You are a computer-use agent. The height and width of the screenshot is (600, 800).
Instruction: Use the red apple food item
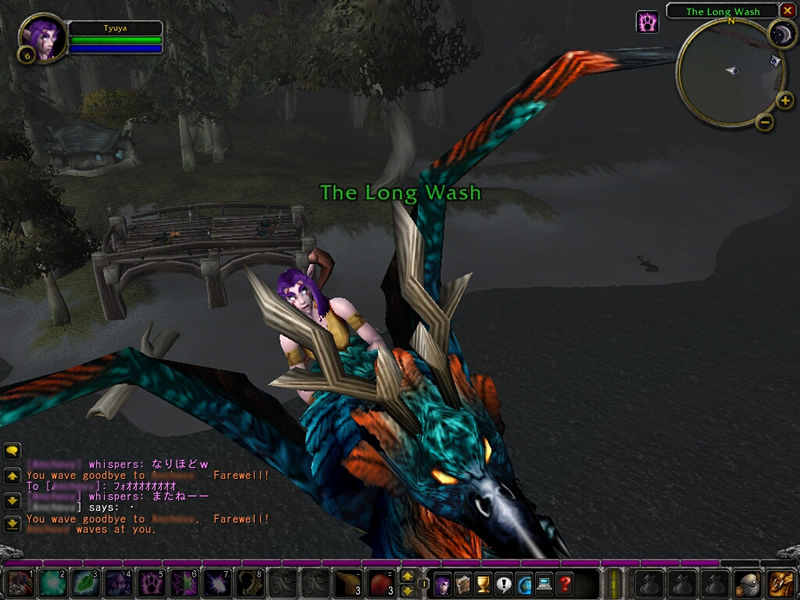[x=381, y=583]
